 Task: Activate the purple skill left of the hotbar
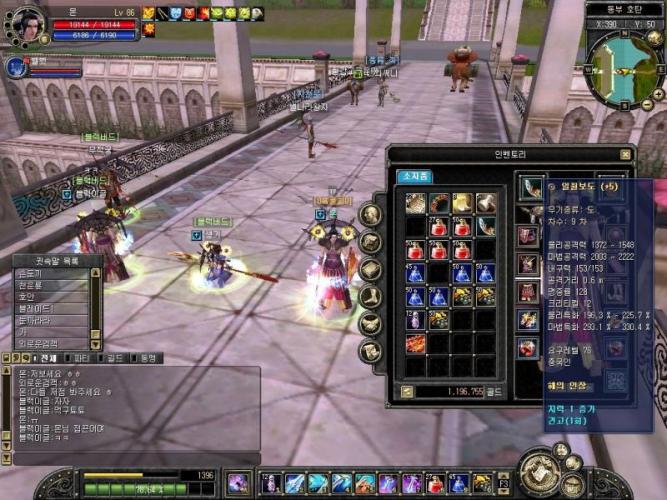[x=238, y=483]
